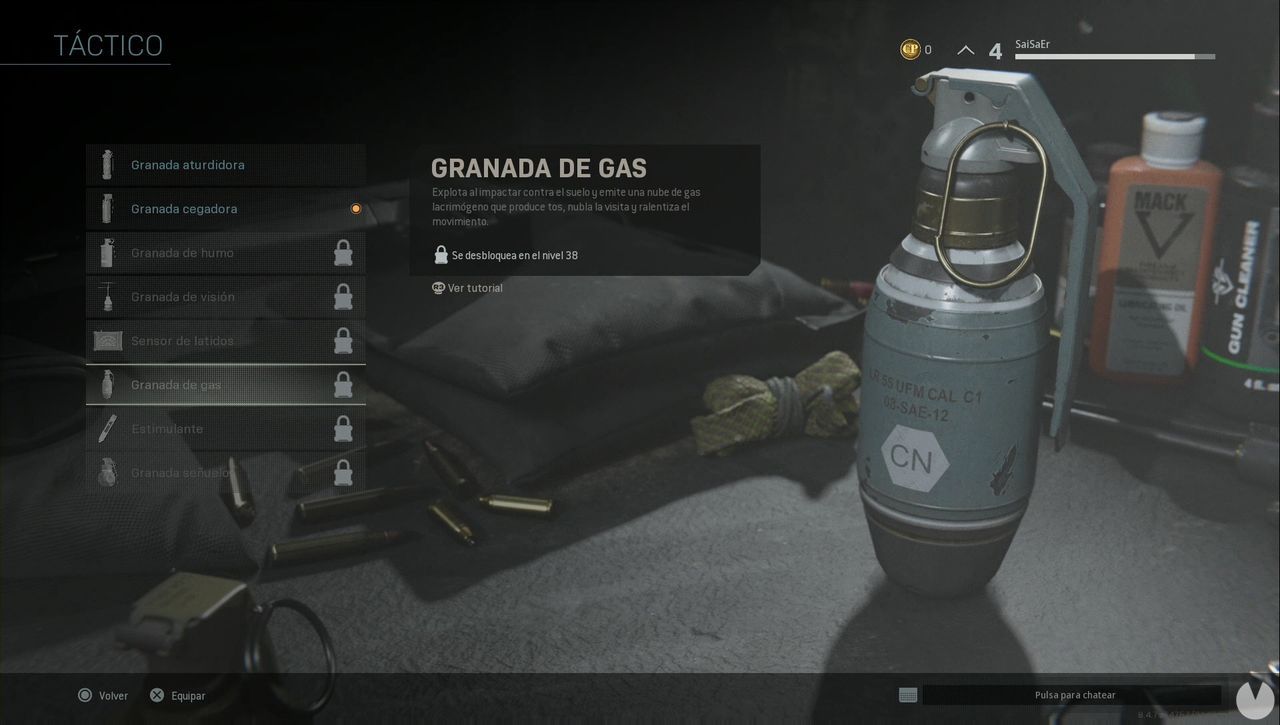Viewport: 1280px width, 725px height.
Task: Click the Granada señuelo grenade icon
Action: [x=107, y=472]
